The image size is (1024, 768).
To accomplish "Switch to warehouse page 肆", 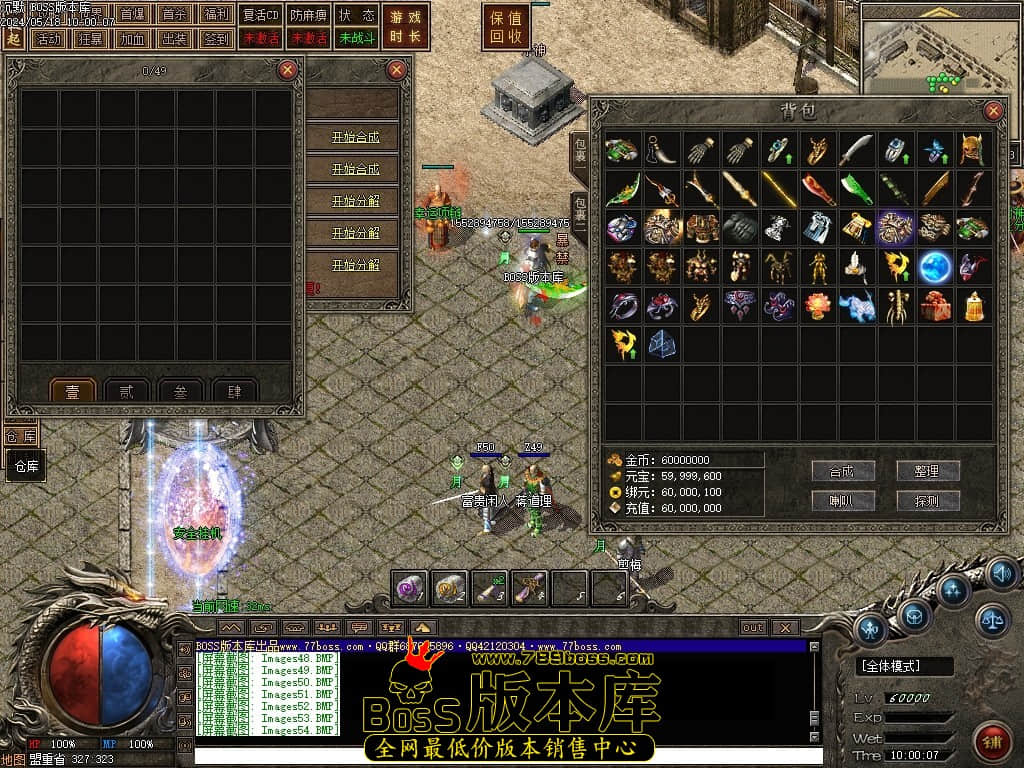I will pyautogui.click(x=233, y=392).
